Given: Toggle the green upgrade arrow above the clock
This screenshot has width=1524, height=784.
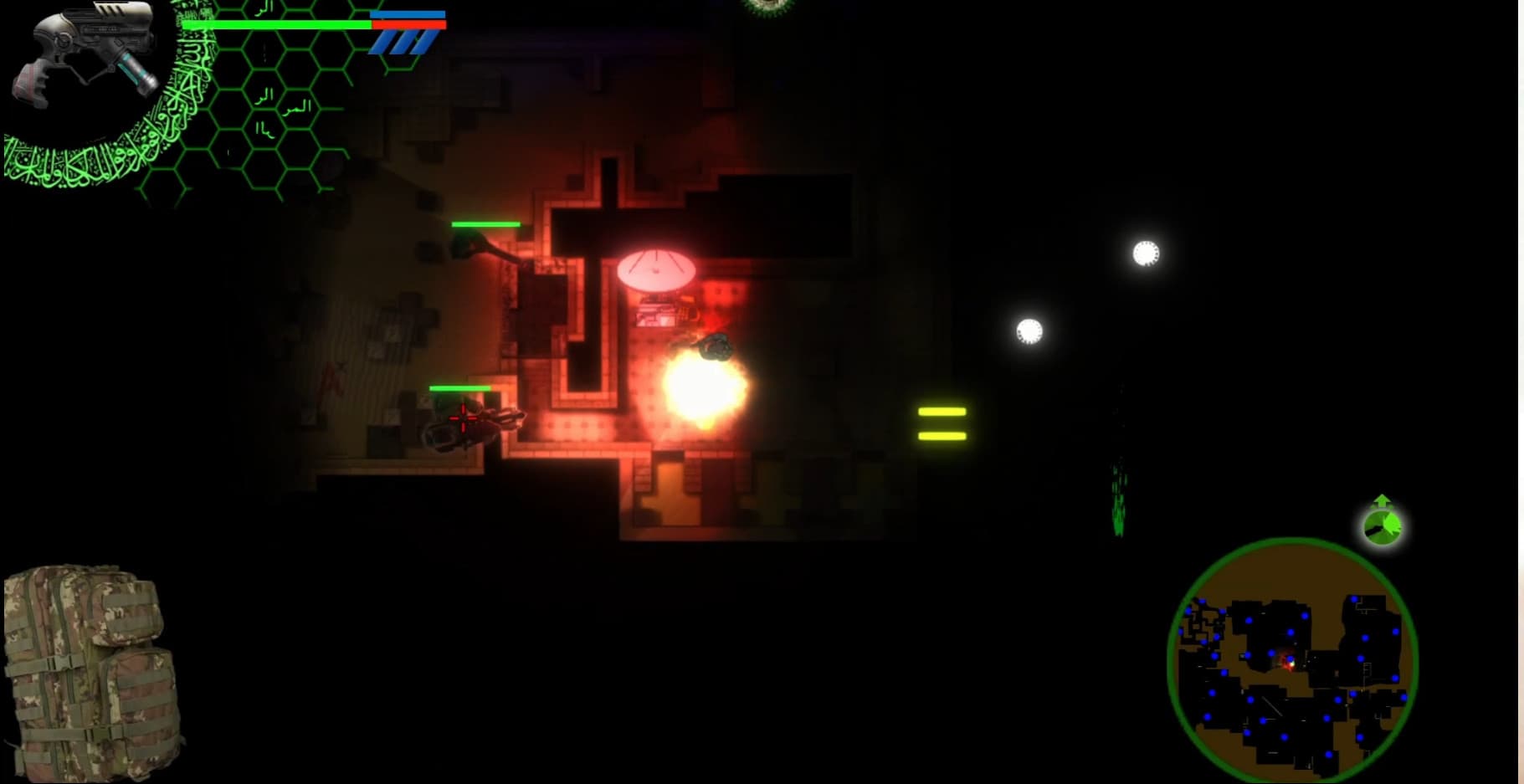Looking at the screenshot, I should 1383,500.
